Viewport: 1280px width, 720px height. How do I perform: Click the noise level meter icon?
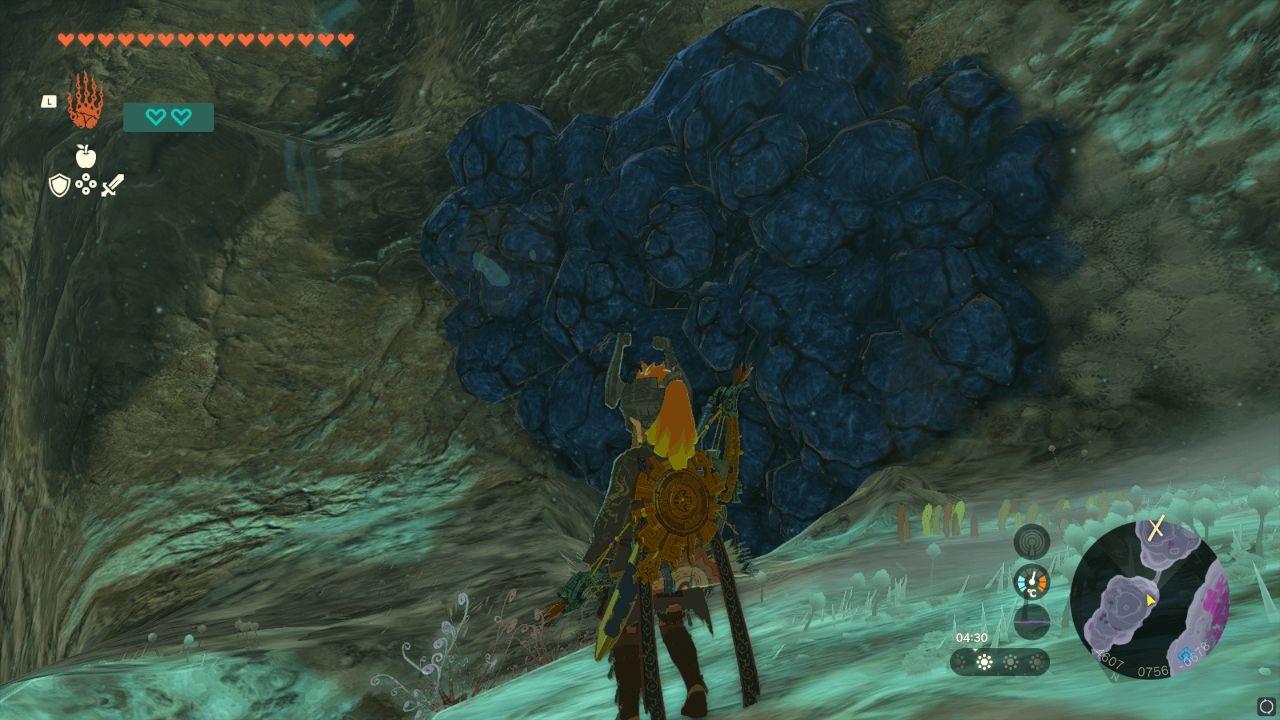pyautogui.click(x=1031, y=622)
